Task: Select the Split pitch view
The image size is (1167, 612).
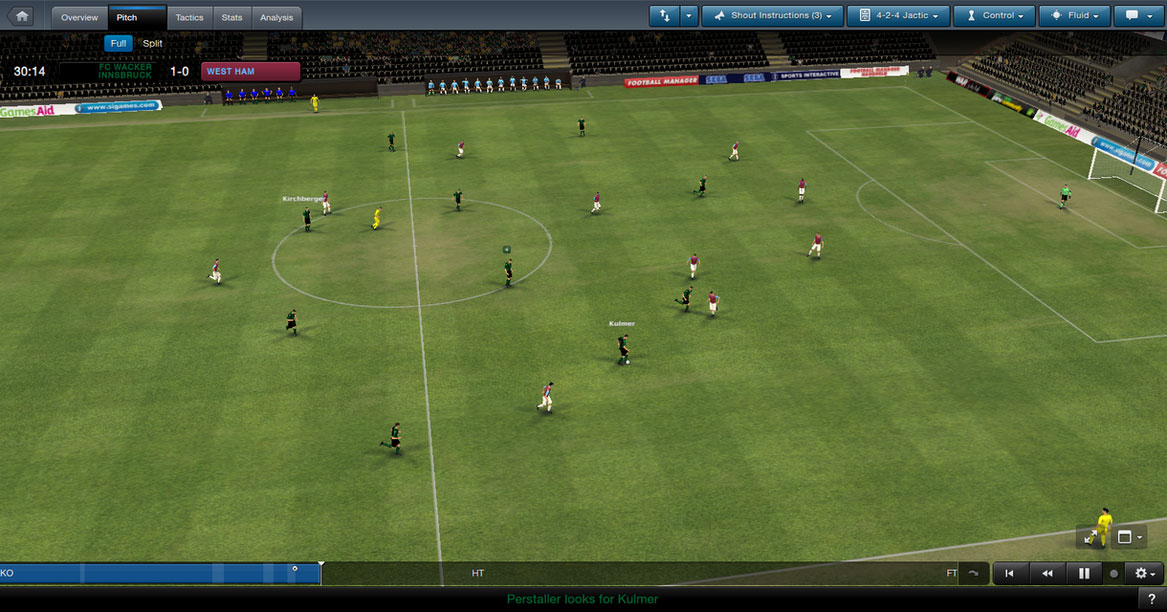Action: tap(152, 43)
